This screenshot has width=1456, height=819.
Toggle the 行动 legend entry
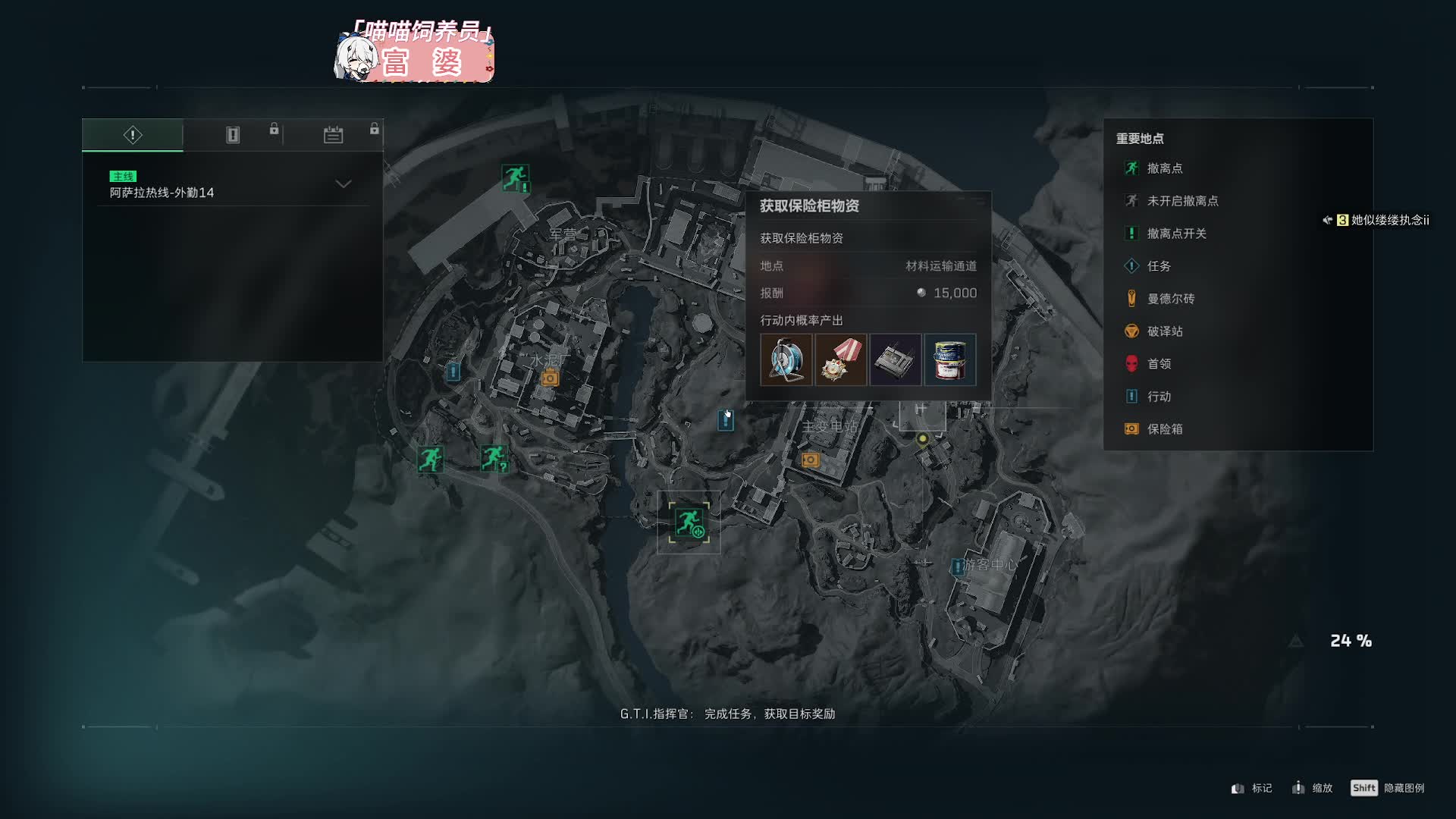click(x=1158, y=397)
